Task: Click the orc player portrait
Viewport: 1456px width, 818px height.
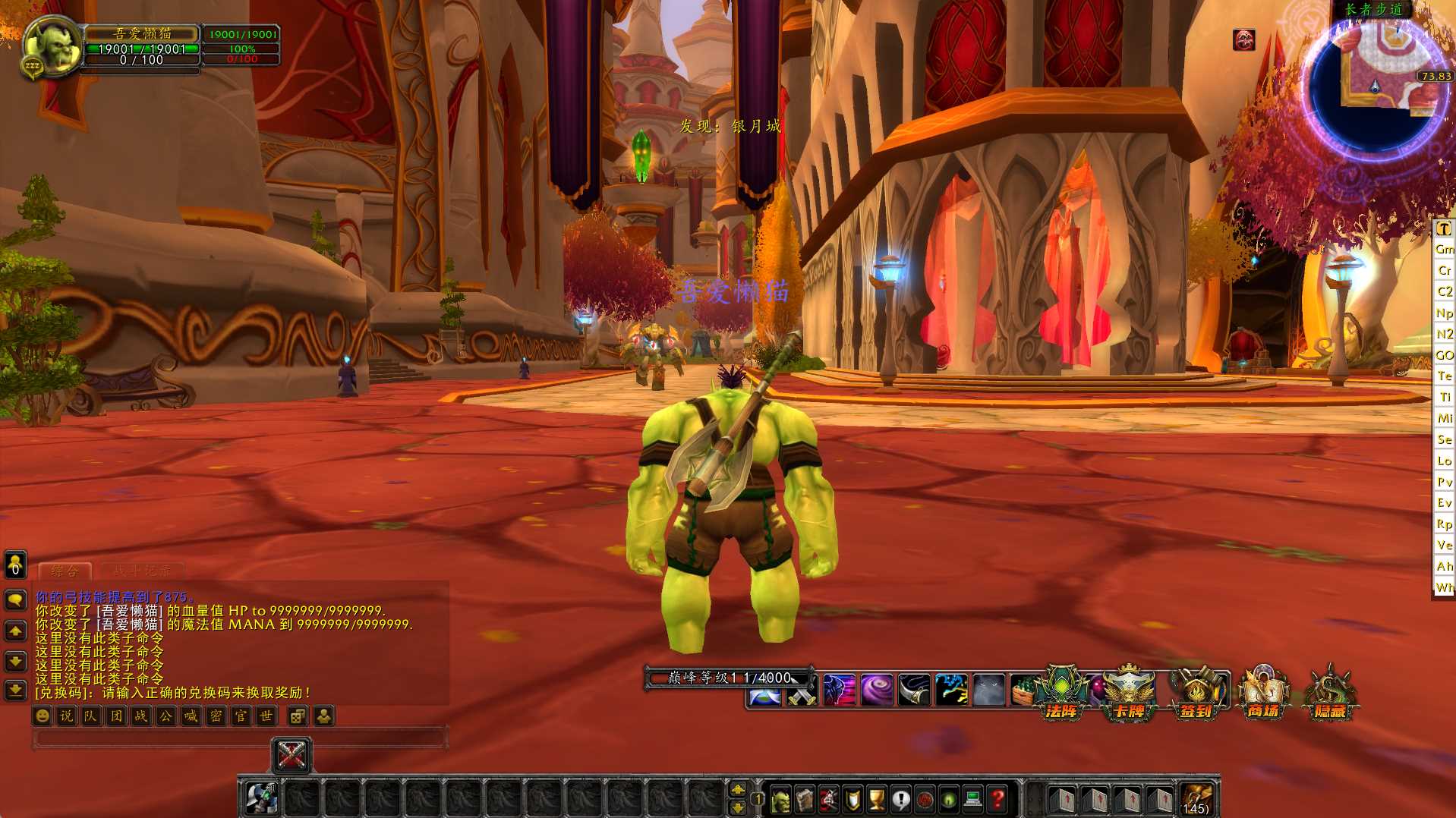Action: [52, 46]
